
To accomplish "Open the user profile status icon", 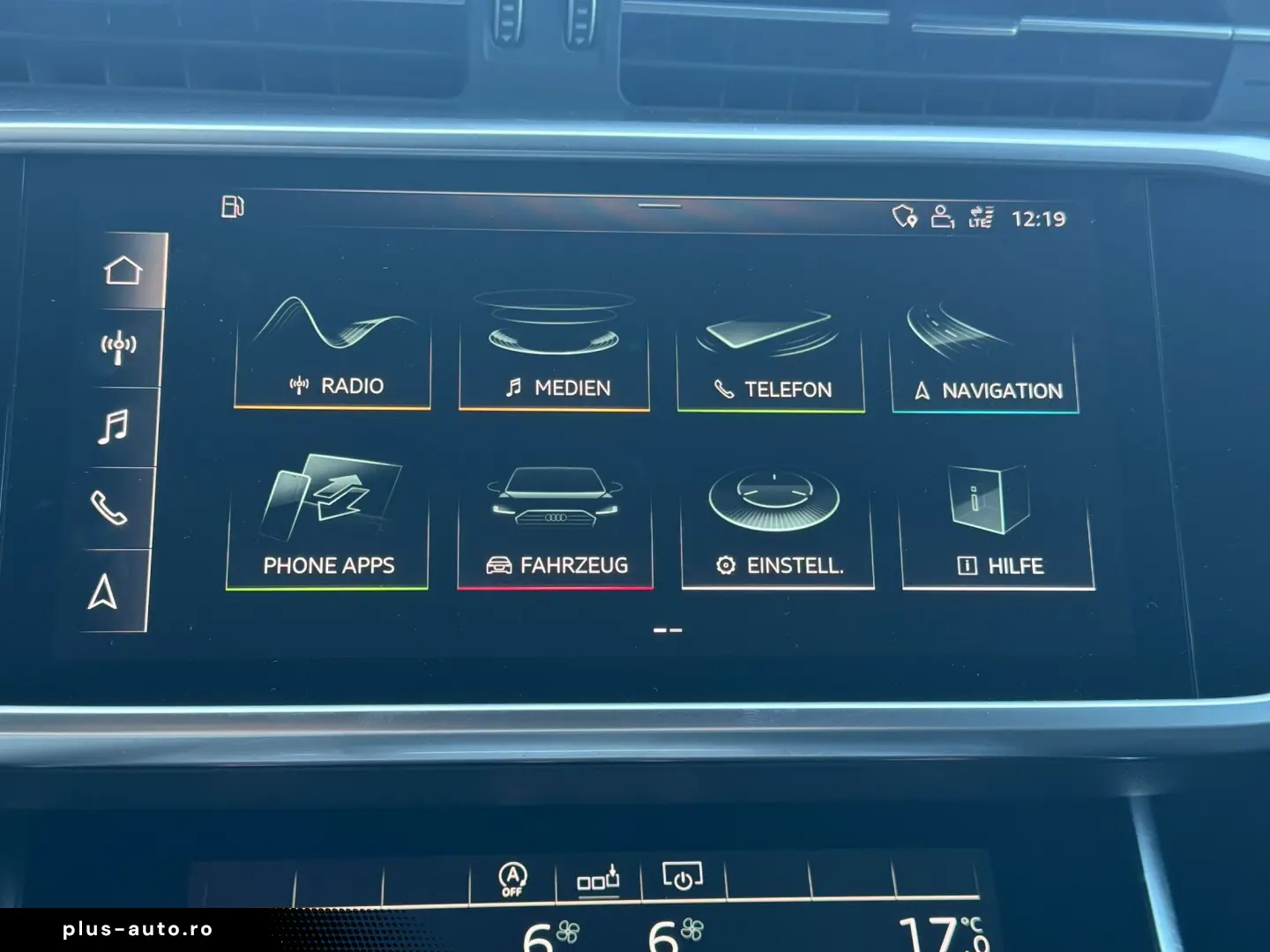I will [x=943, y=216].
